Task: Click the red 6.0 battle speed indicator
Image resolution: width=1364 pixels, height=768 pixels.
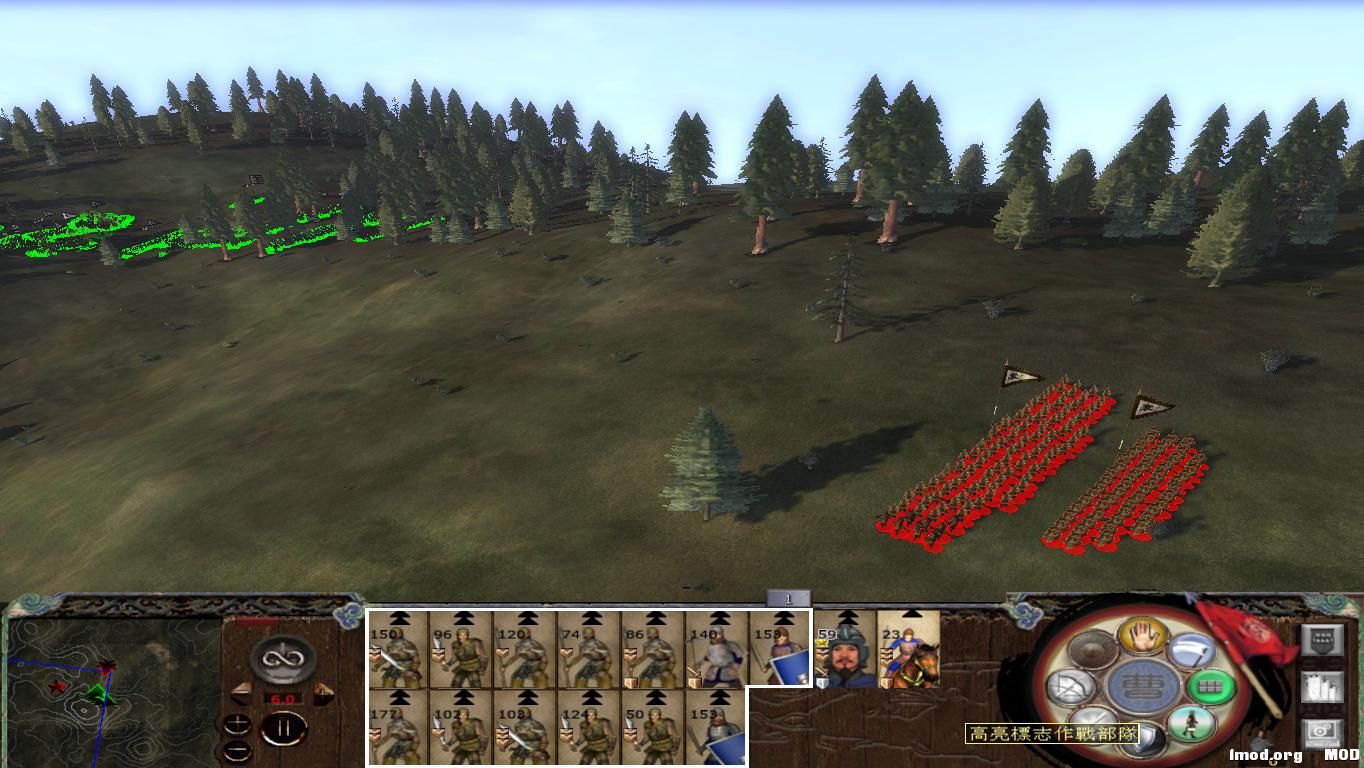Action: [282, 698]
